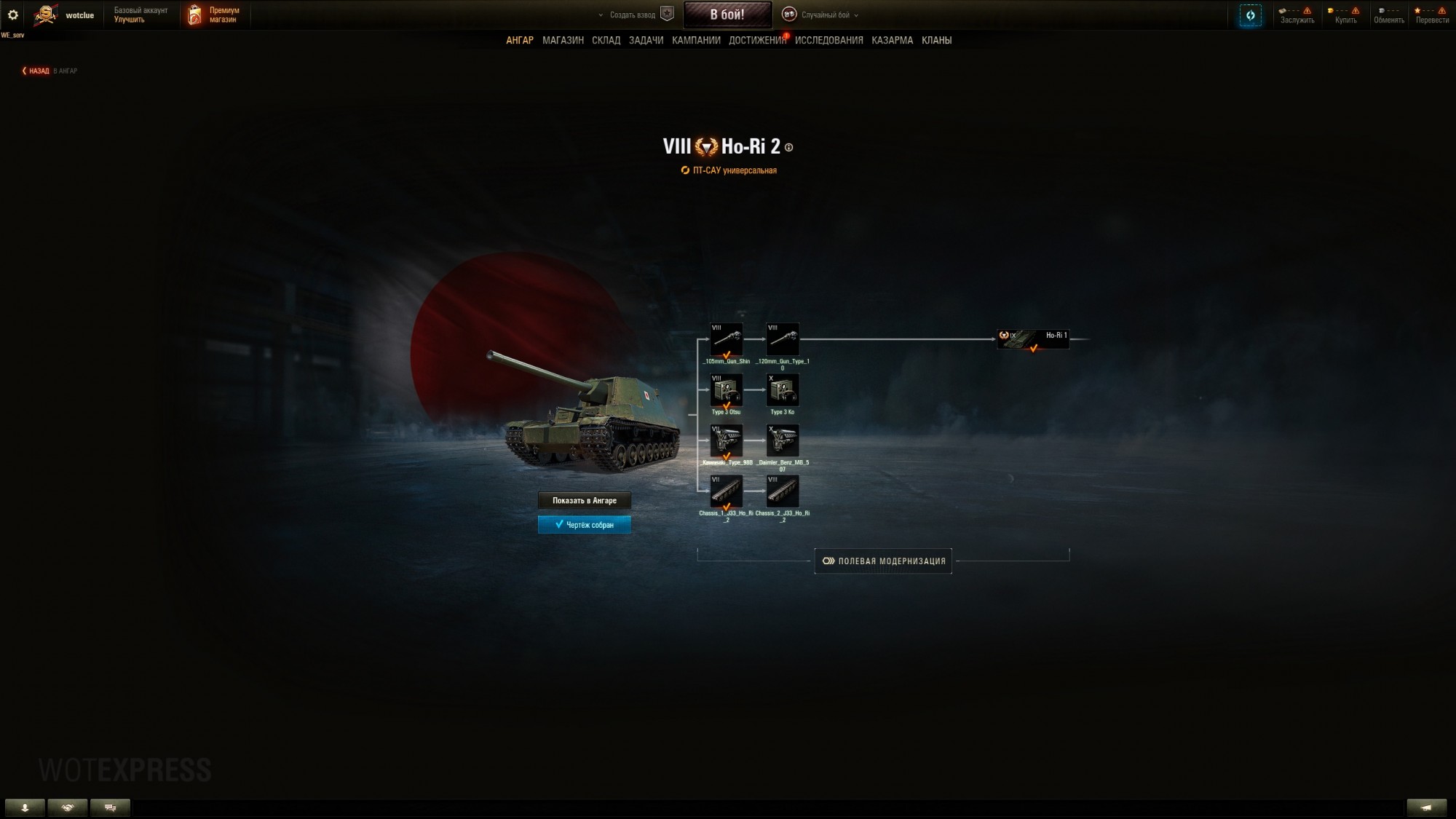Click the Показать в Ангаре button

(x=585, y=501)
